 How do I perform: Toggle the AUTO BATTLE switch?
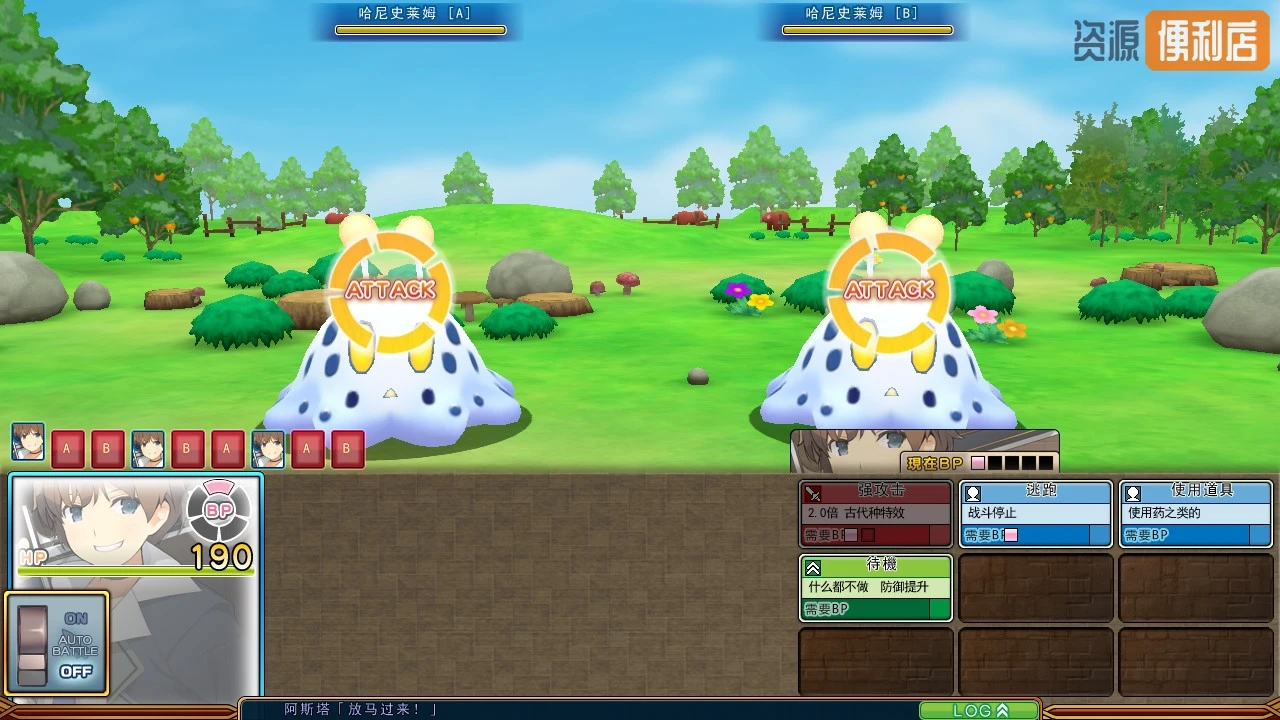[33, 645]
